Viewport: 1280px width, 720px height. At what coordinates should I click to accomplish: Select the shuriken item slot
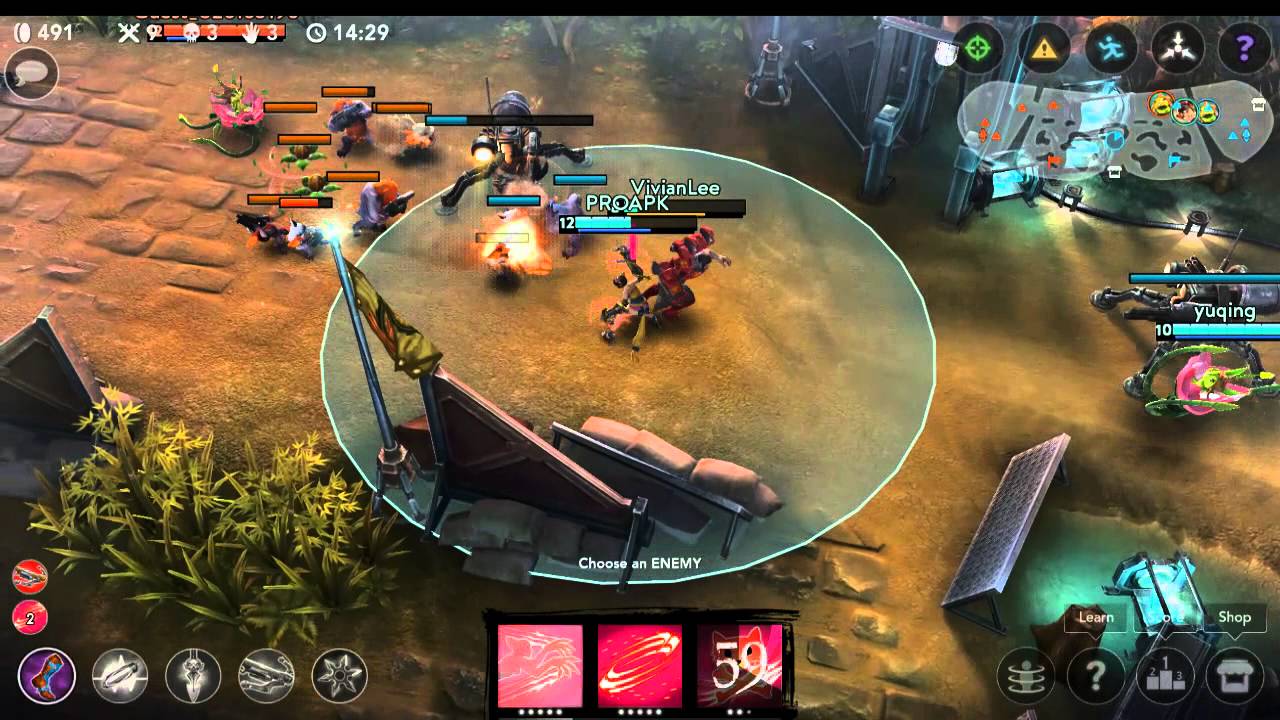tap(339, 676)
